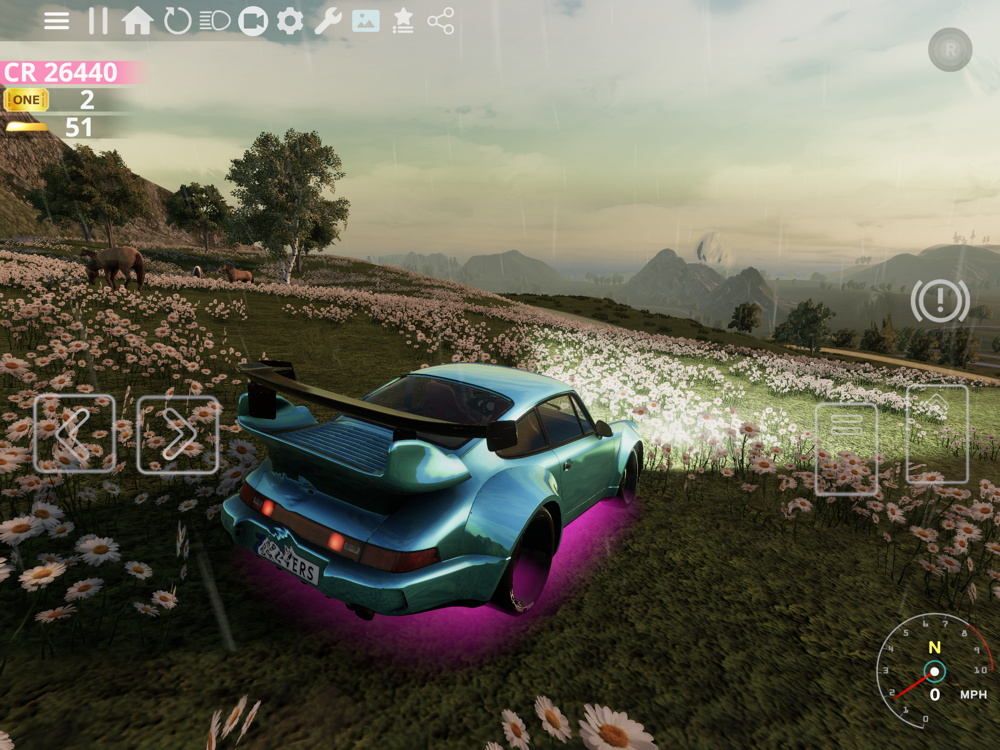Tap the gold ONE ticket icon
The image size is (1000, 750).
[x=26, y=100]
